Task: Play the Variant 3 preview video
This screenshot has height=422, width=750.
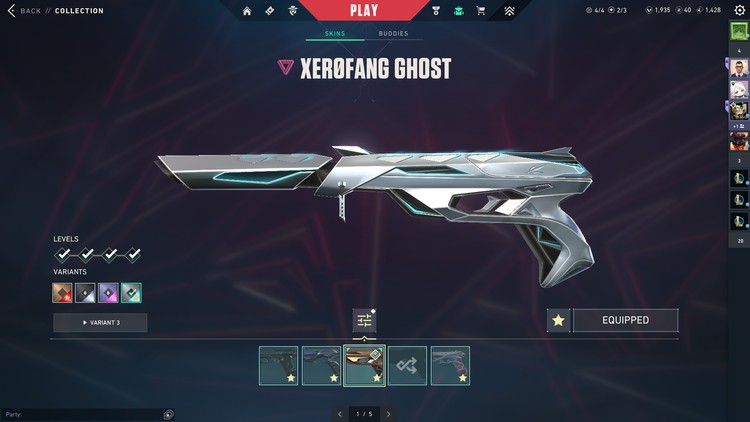Action: [x=100, y=322]
